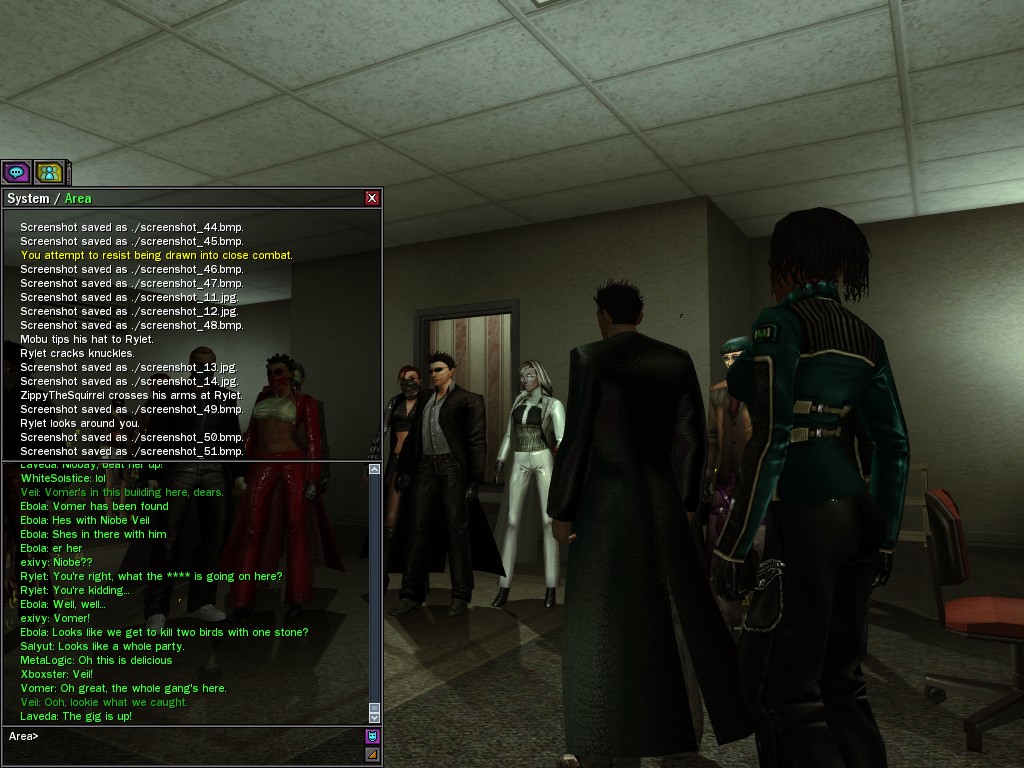Open the speech bubble chat button
The height and width of the screenshot is (768, 1024).
point(16,172)
